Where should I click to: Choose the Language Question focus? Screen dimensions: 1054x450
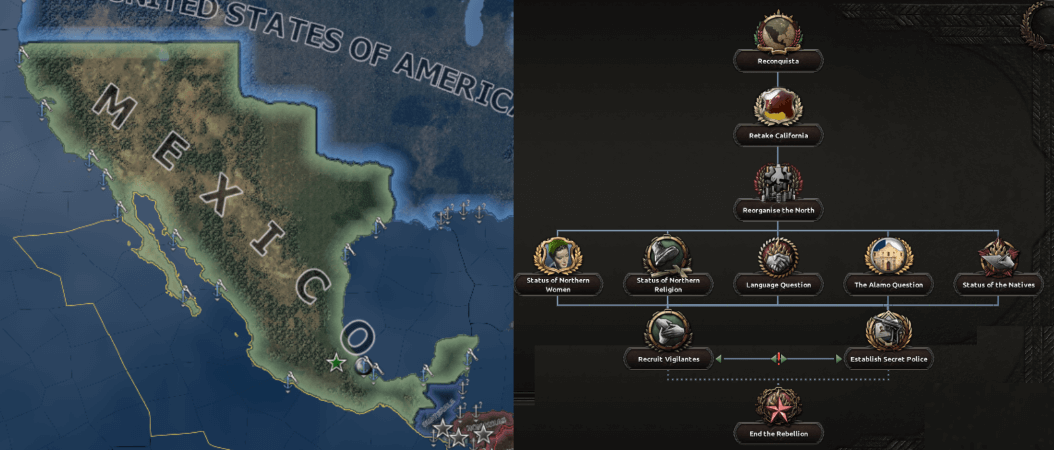click(778, 262)
